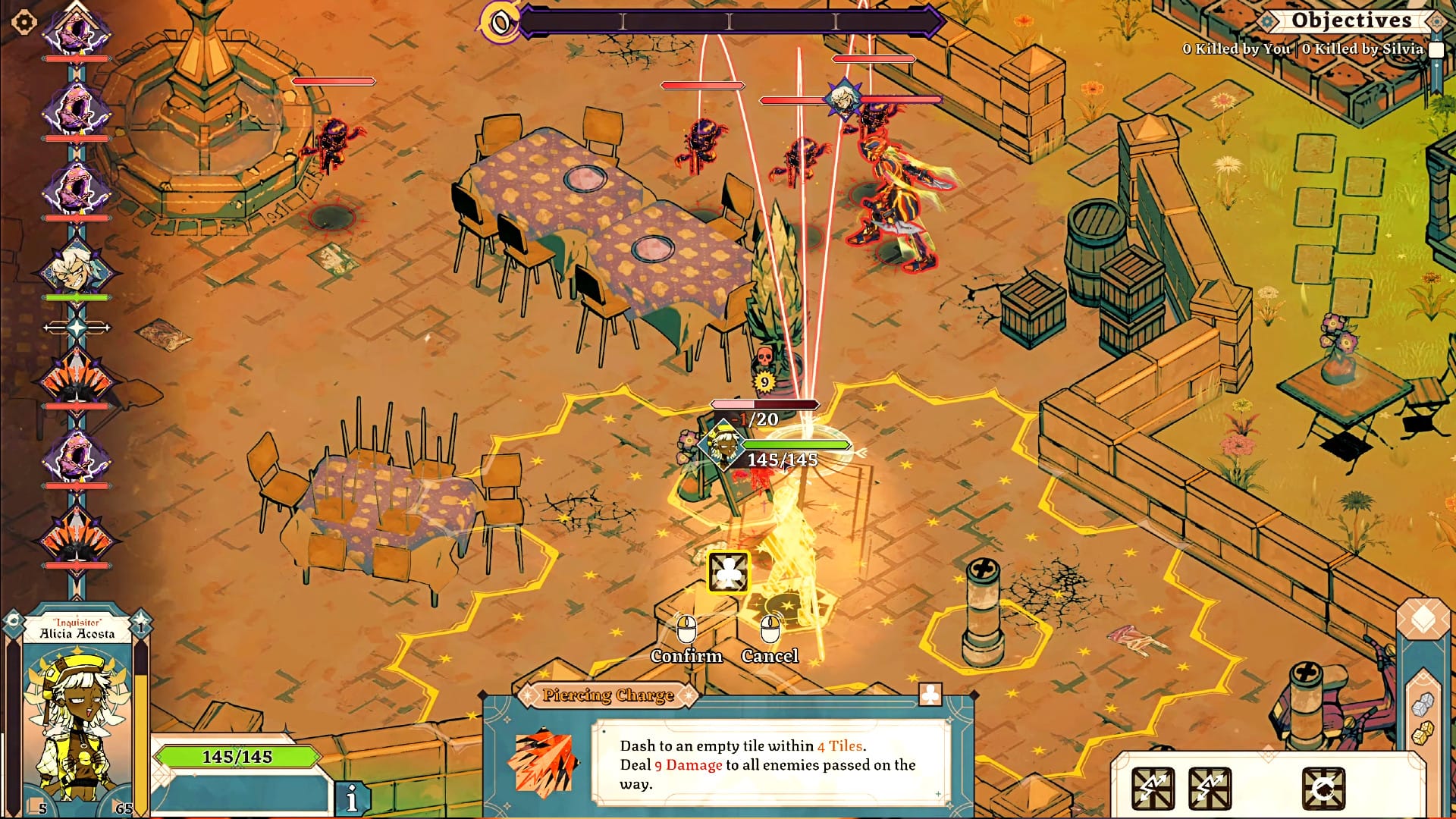Open settings with the gear icon
The width and height of the screenshot is (1456, 819).
click(24, 22)
